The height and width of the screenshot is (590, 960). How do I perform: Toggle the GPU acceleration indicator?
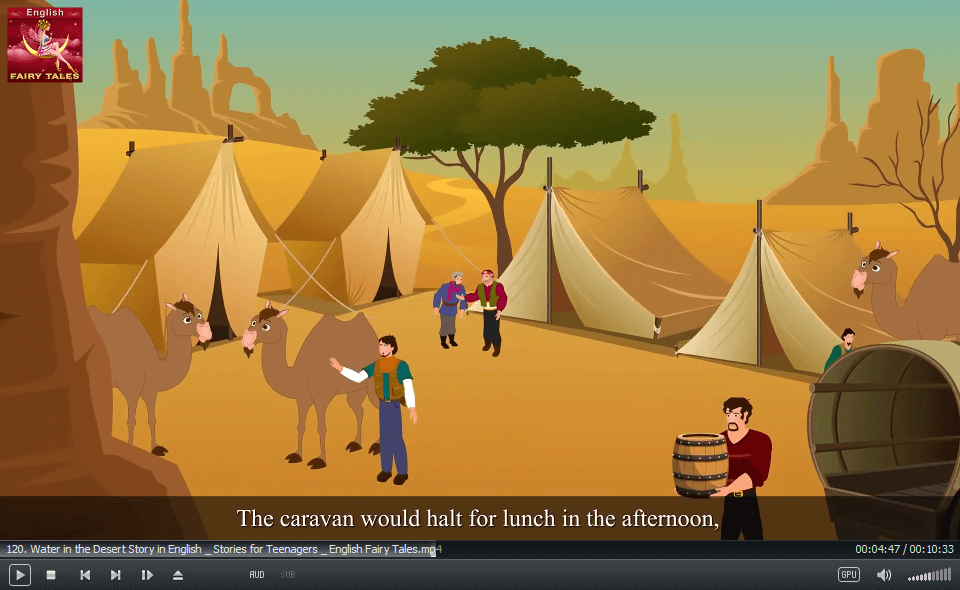pos(848,575)
